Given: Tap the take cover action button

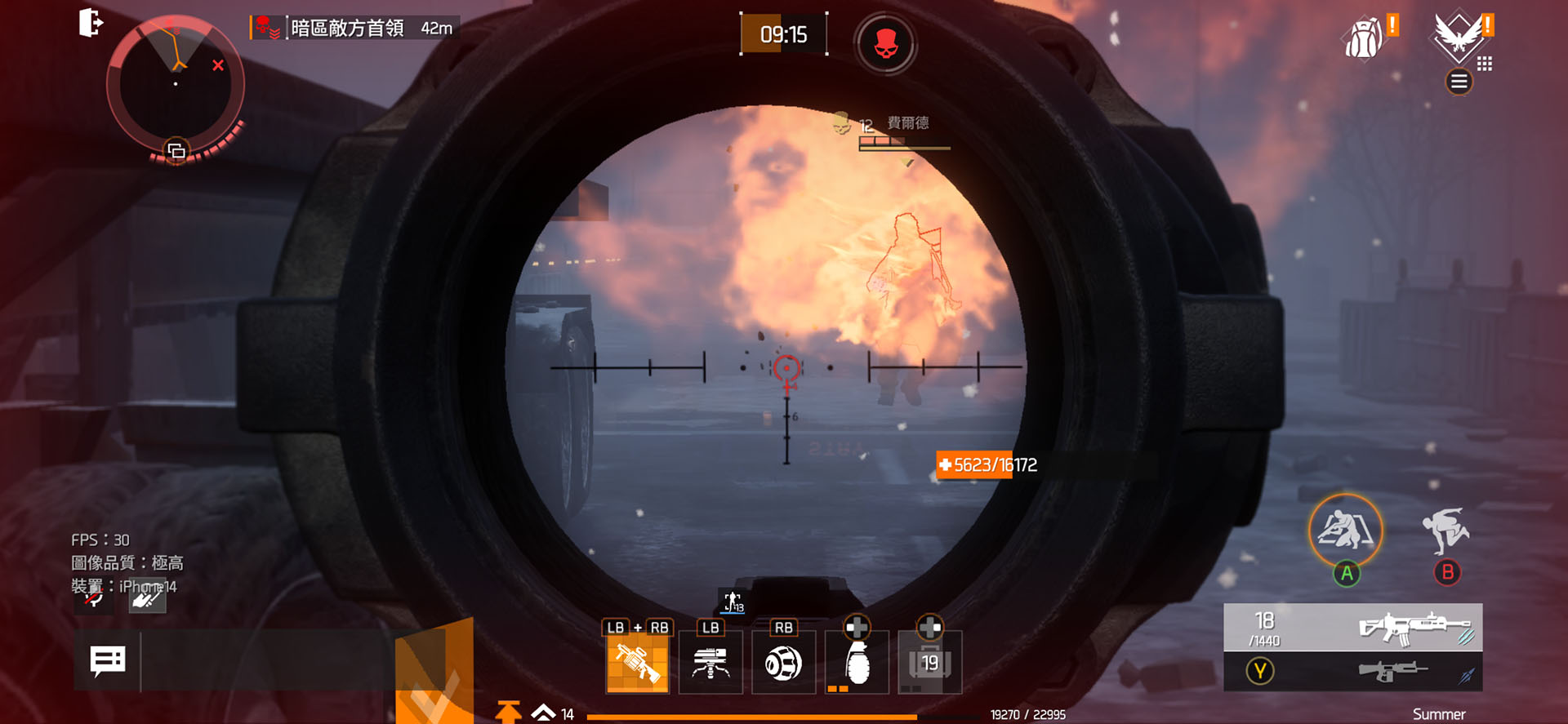Looking at the screenshot, I should coord(1346,531).
